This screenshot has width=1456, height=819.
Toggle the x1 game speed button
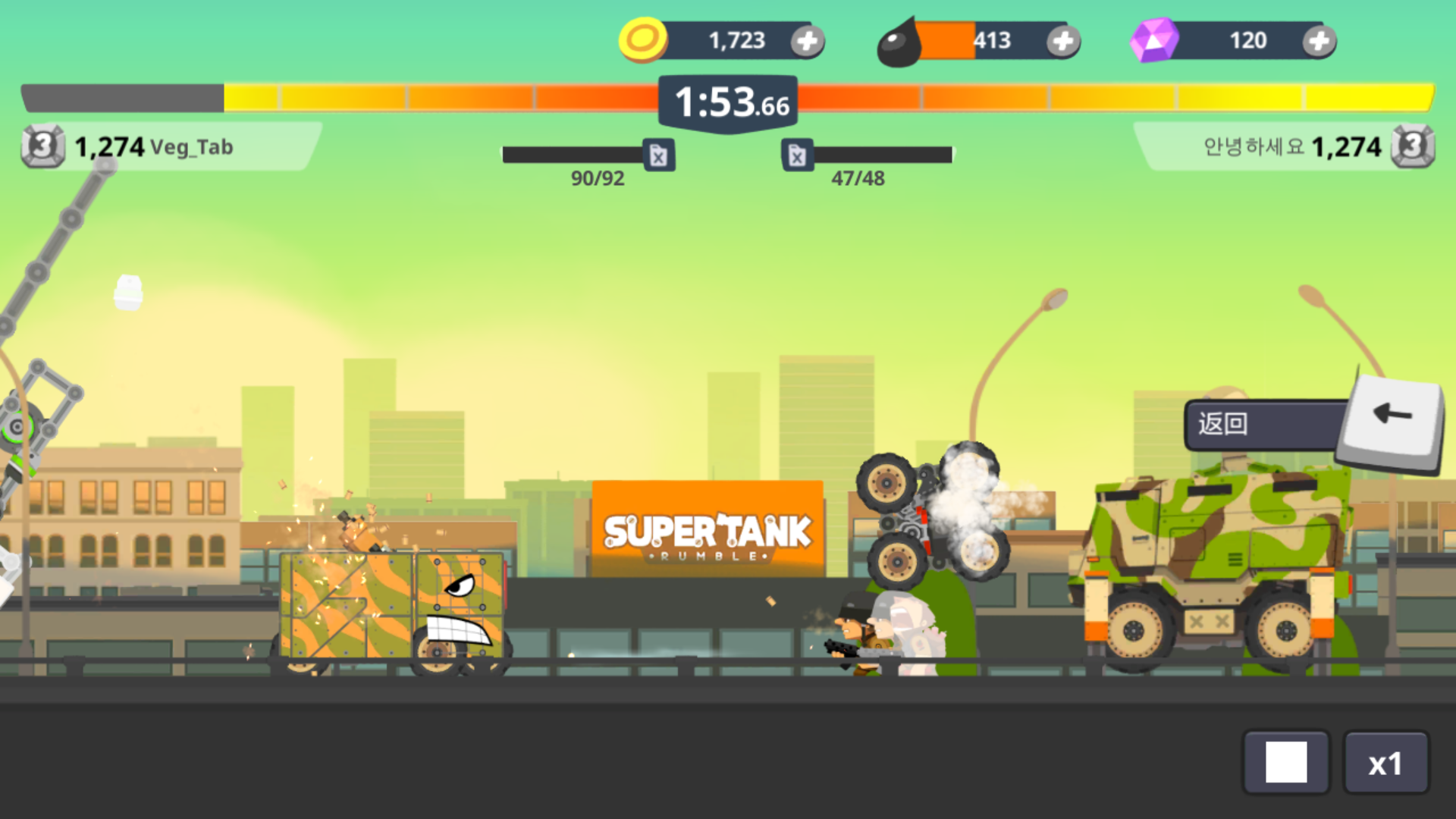tap(1388, 762)
